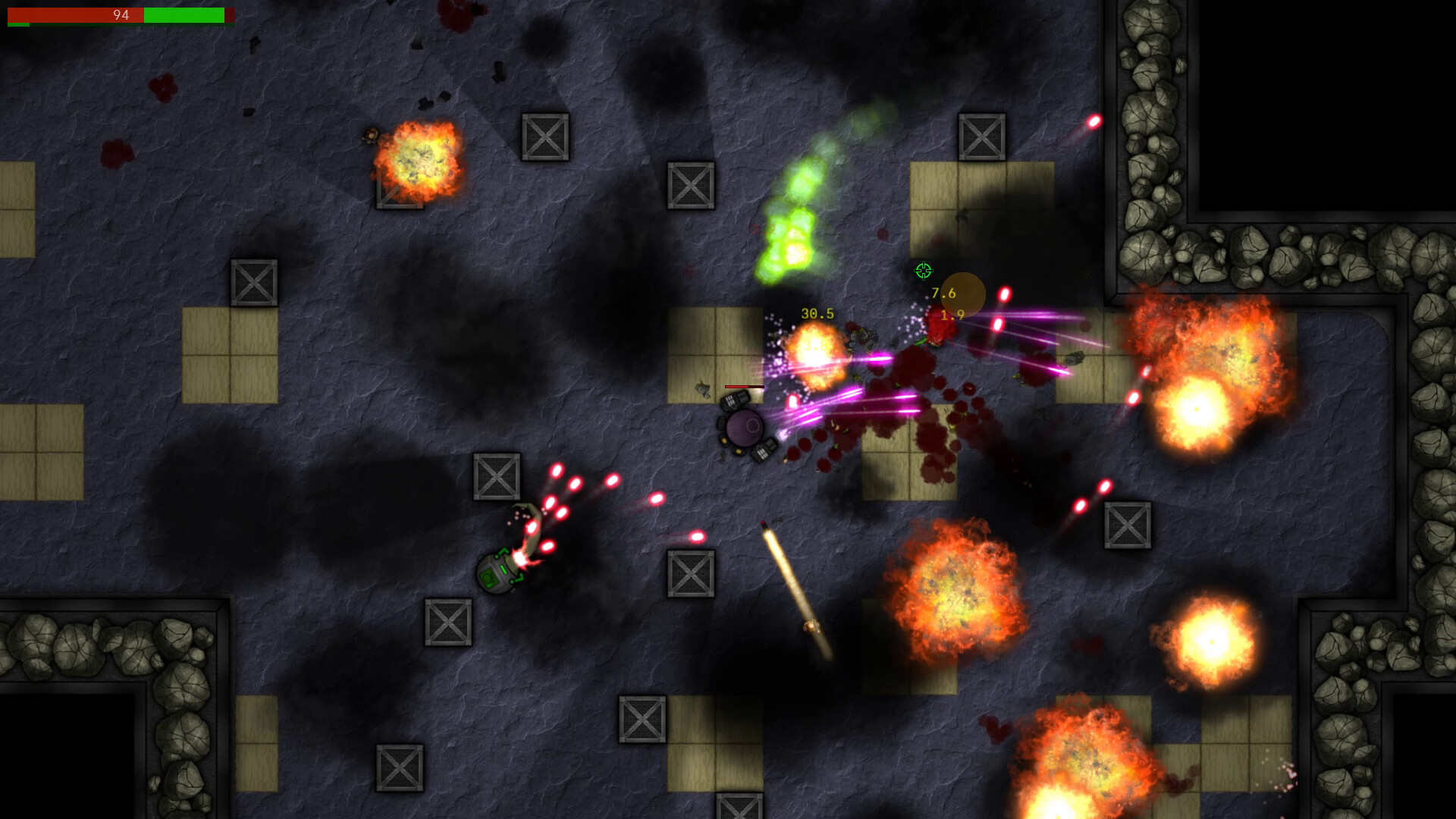This screenshot has width=1456, height=819.
Task: Select the wooden X-marked crate near top center
Action: click(544, 139)
